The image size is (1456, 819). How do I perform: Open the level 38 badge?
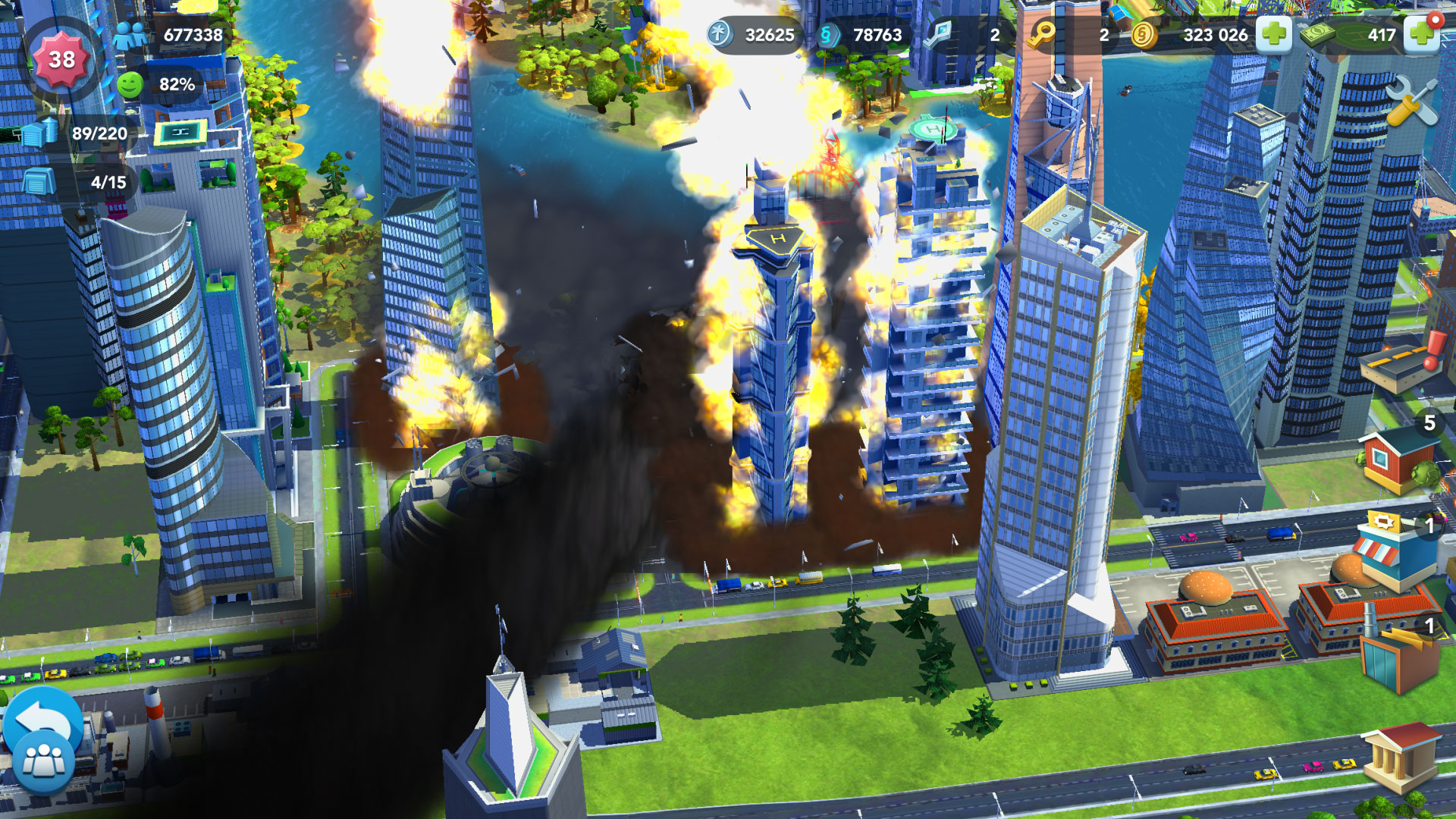(x=63, y=57)
